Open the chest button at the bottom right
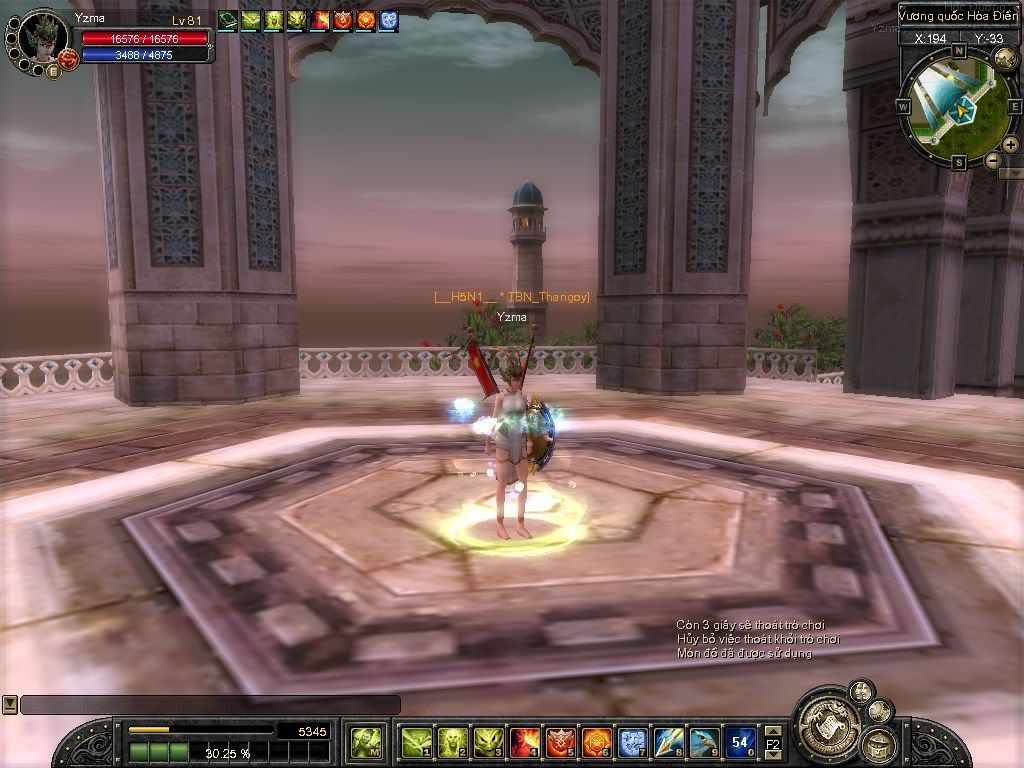The width and height of the screenshot is (1024, 768). 879,743
